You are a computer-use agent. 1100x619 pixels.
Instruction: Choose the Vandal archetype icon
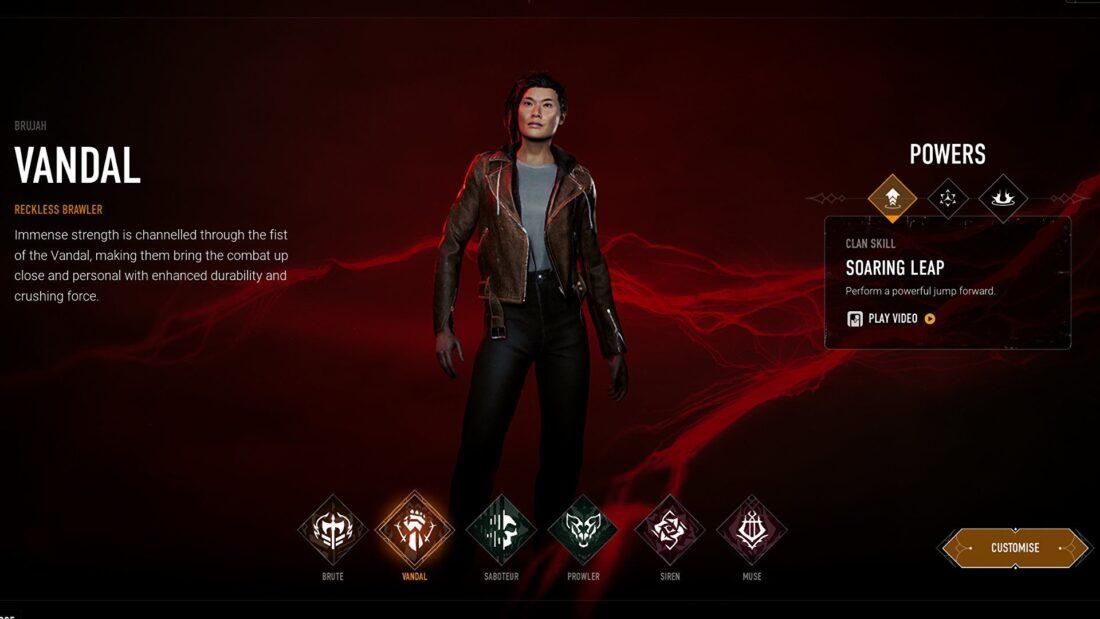tap(414, 530)
